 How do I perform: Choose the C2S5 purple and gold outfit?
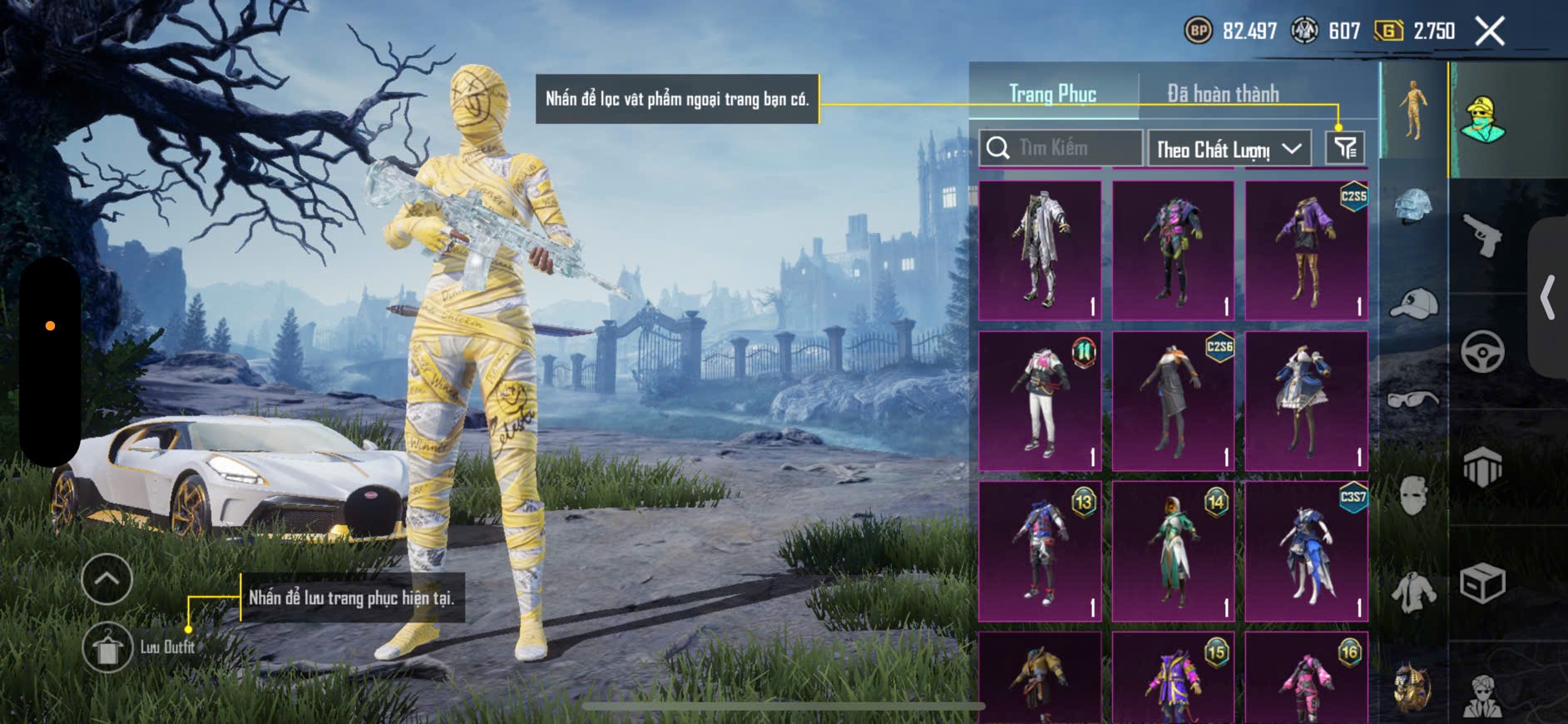coord(1306,250)
